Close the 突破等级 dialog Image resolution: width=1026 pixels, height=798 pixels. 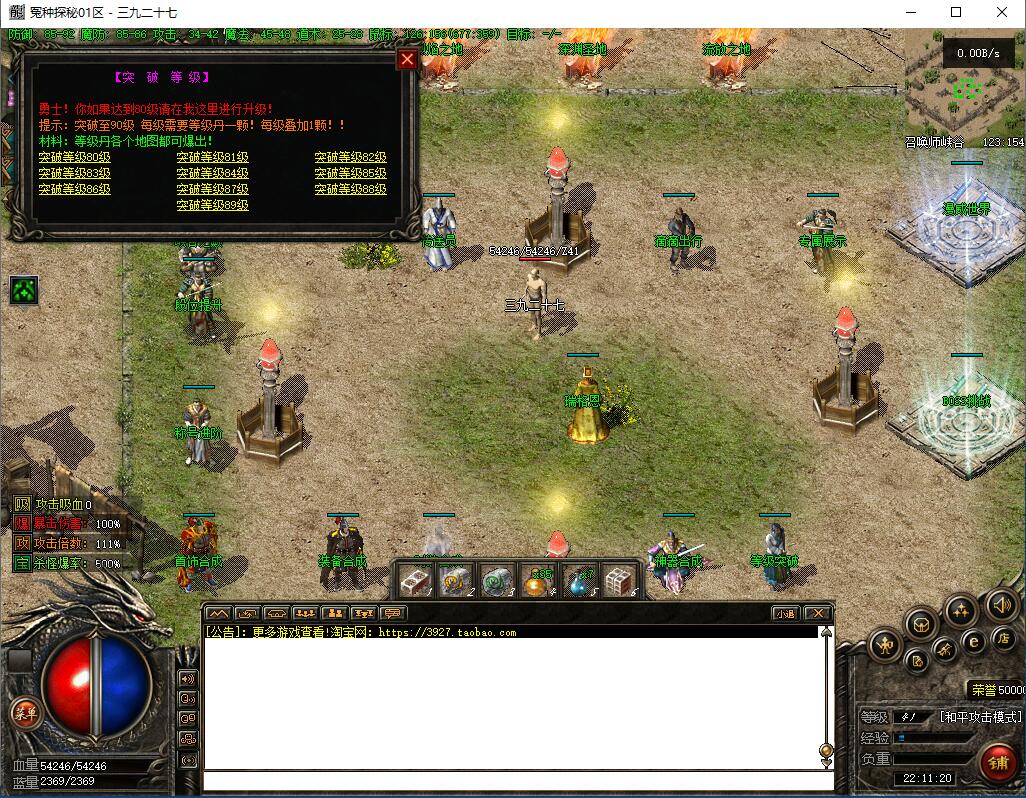[407, 59]
